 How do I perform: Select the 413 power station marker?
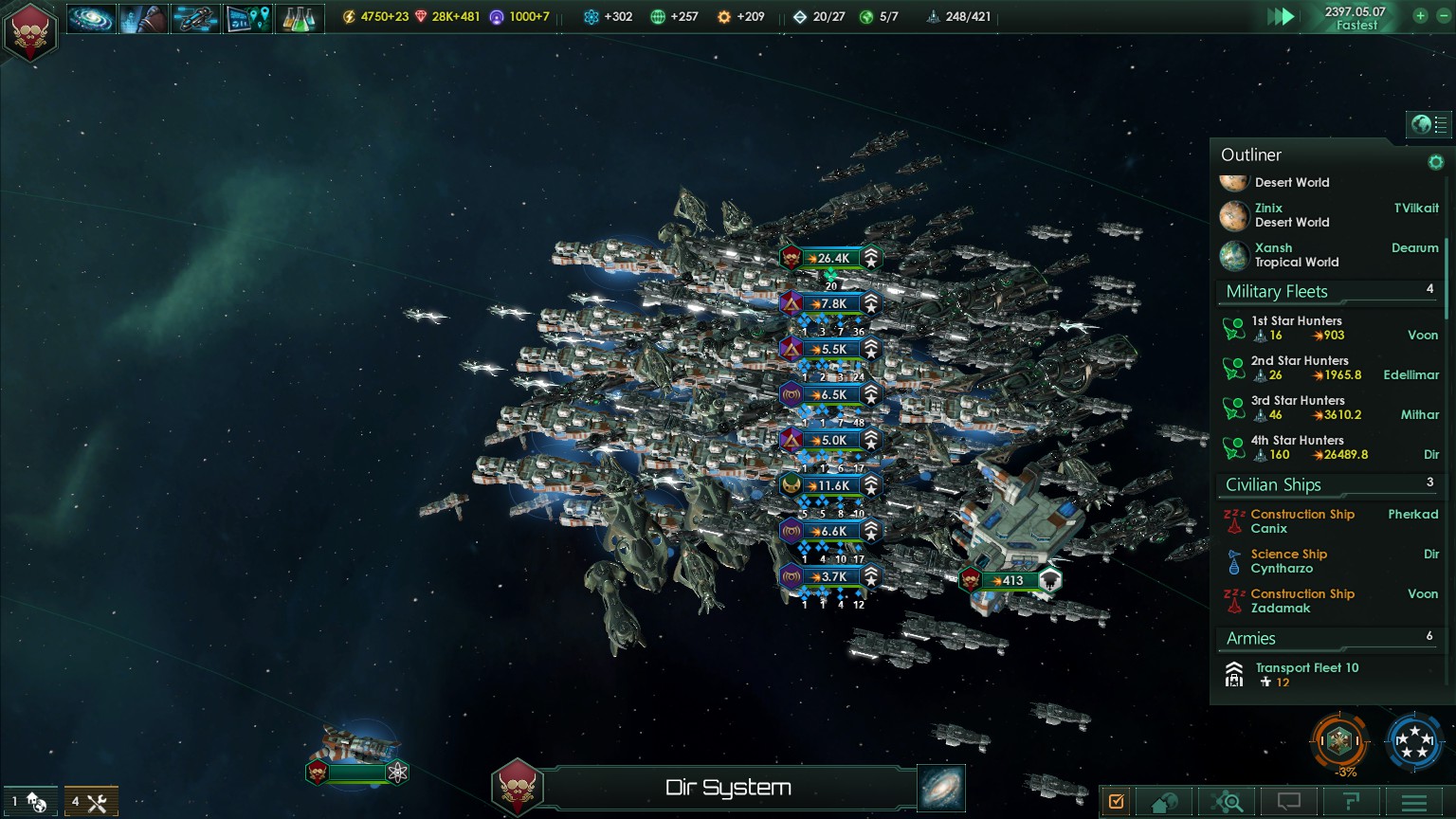1011,580
